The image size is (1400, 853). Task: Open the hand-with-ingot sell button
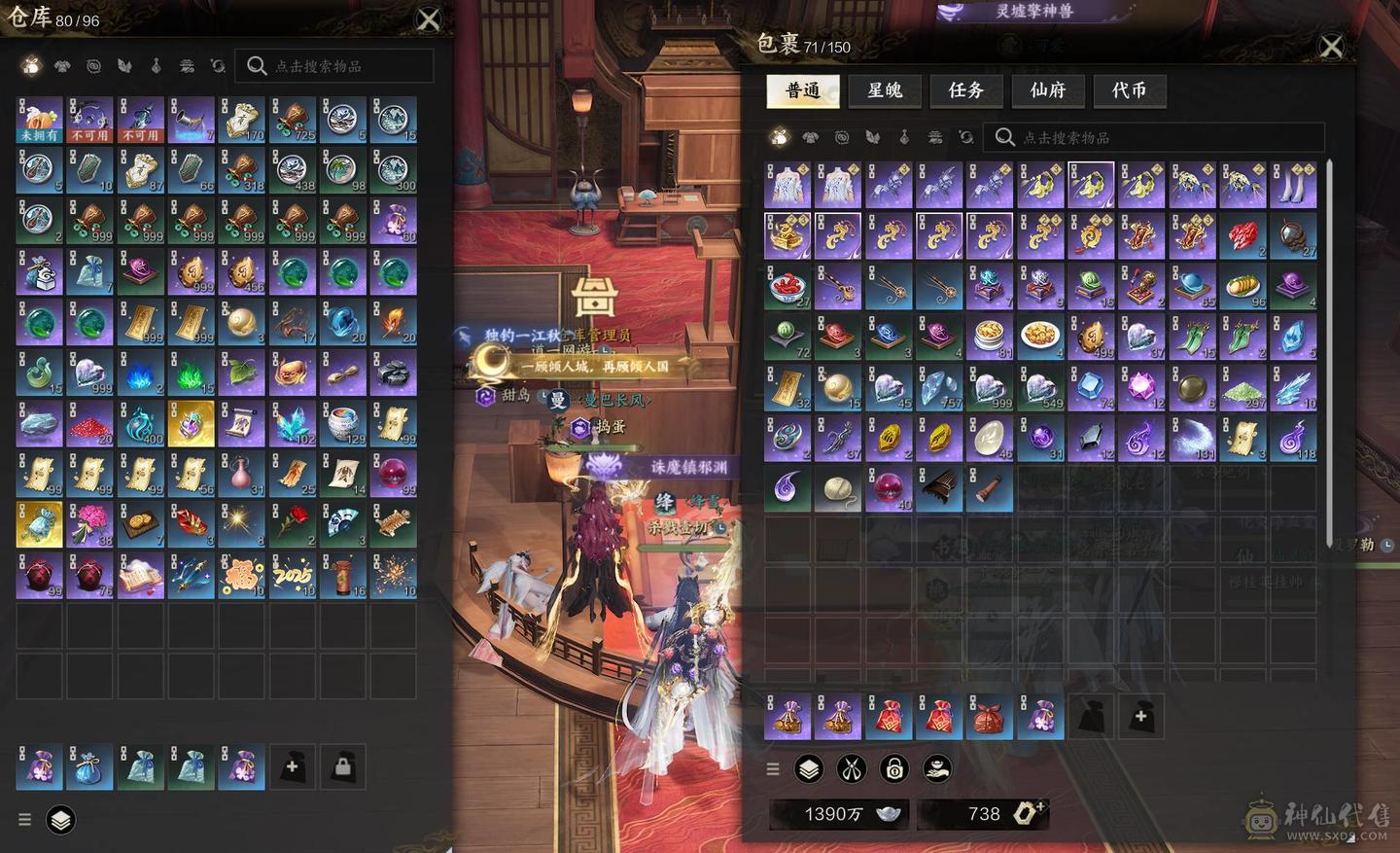tap(937, 769)
